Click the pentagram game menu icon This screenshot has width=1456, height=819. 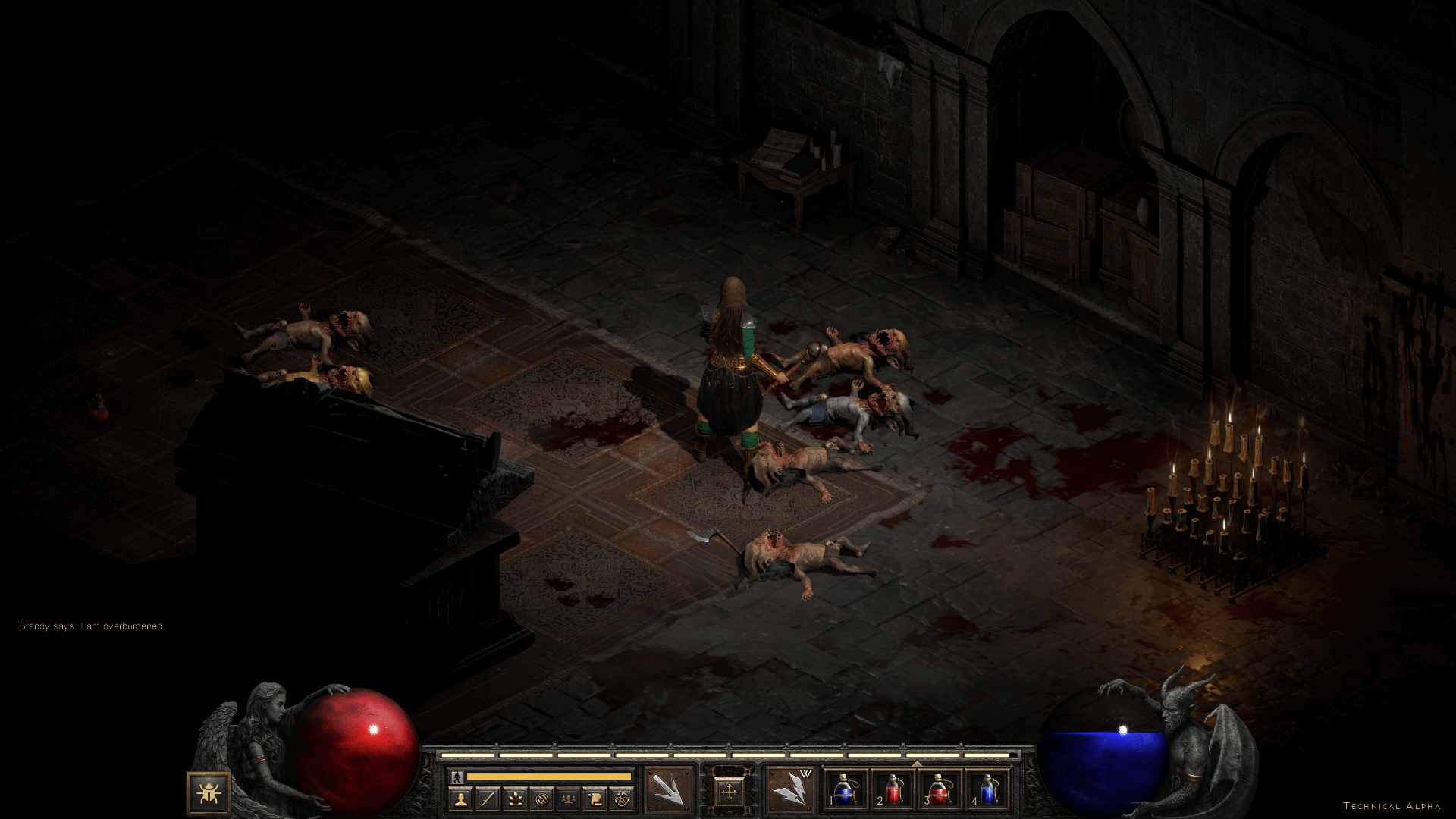coord(621,799)
